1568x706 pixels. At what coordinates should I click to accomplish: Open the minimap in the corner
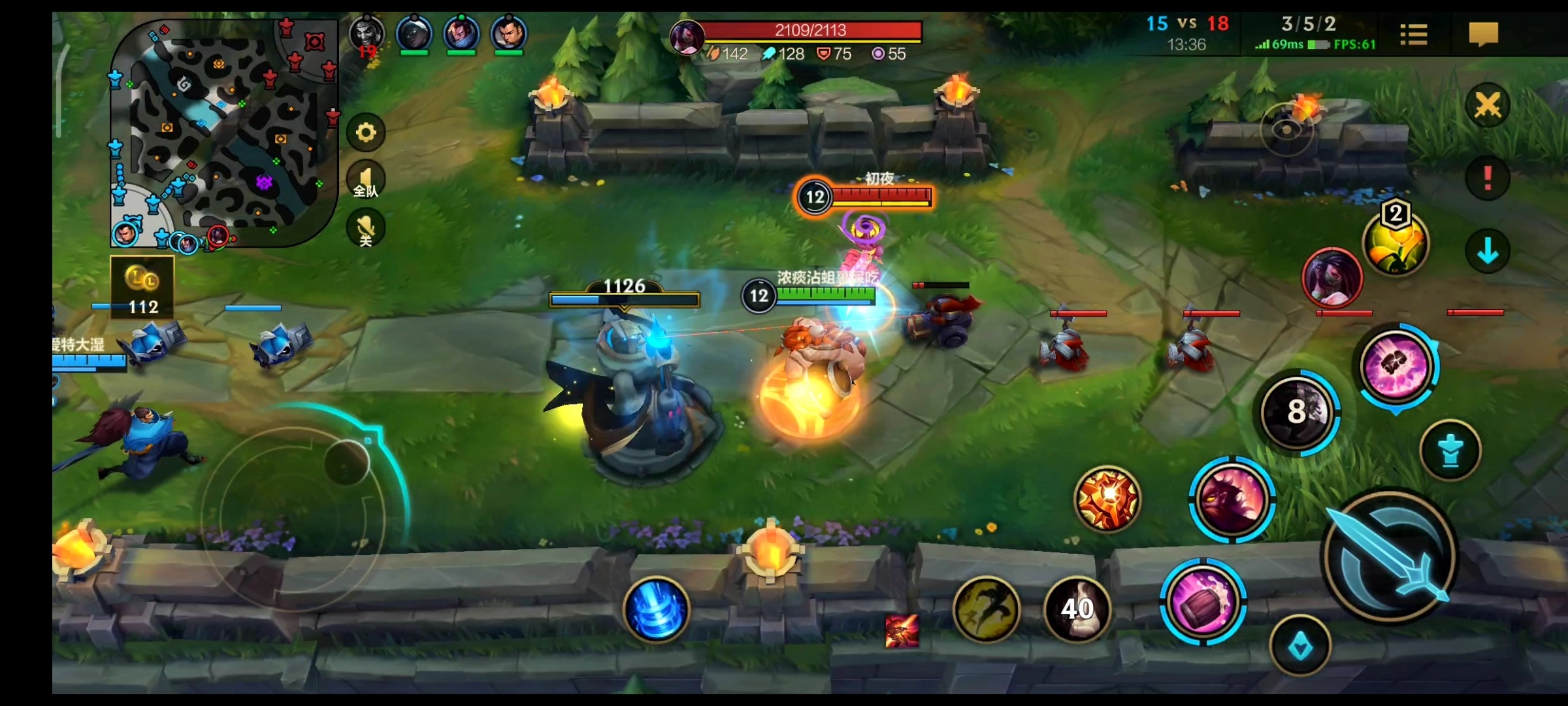point(223,132)
